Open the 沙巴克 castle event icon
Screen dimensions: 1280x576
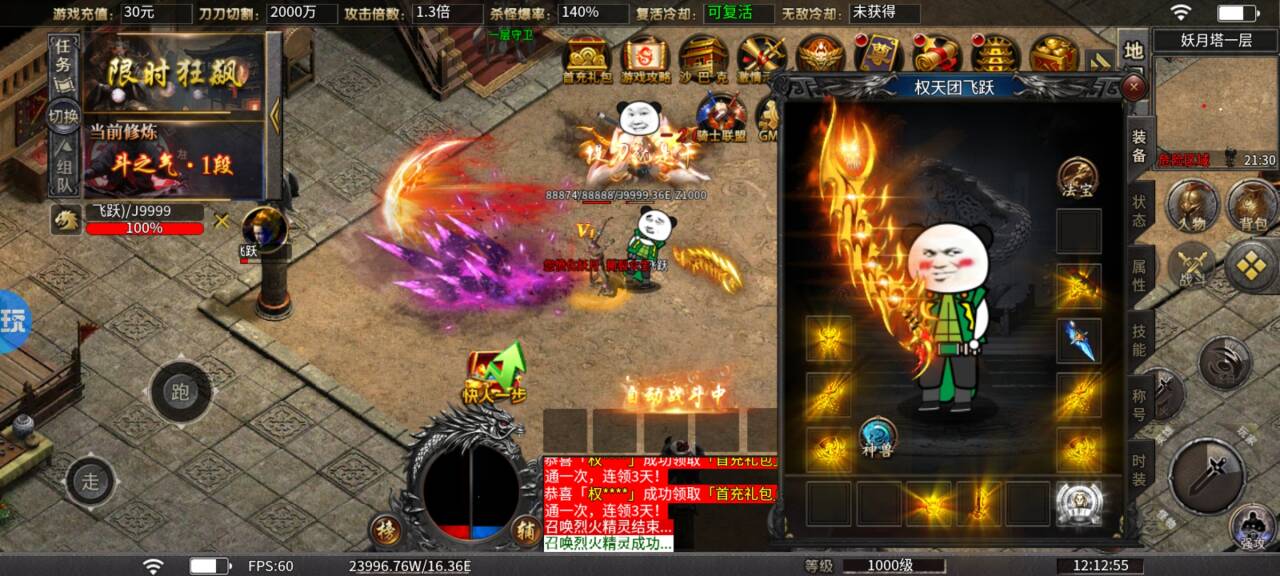tap(703, 59)
